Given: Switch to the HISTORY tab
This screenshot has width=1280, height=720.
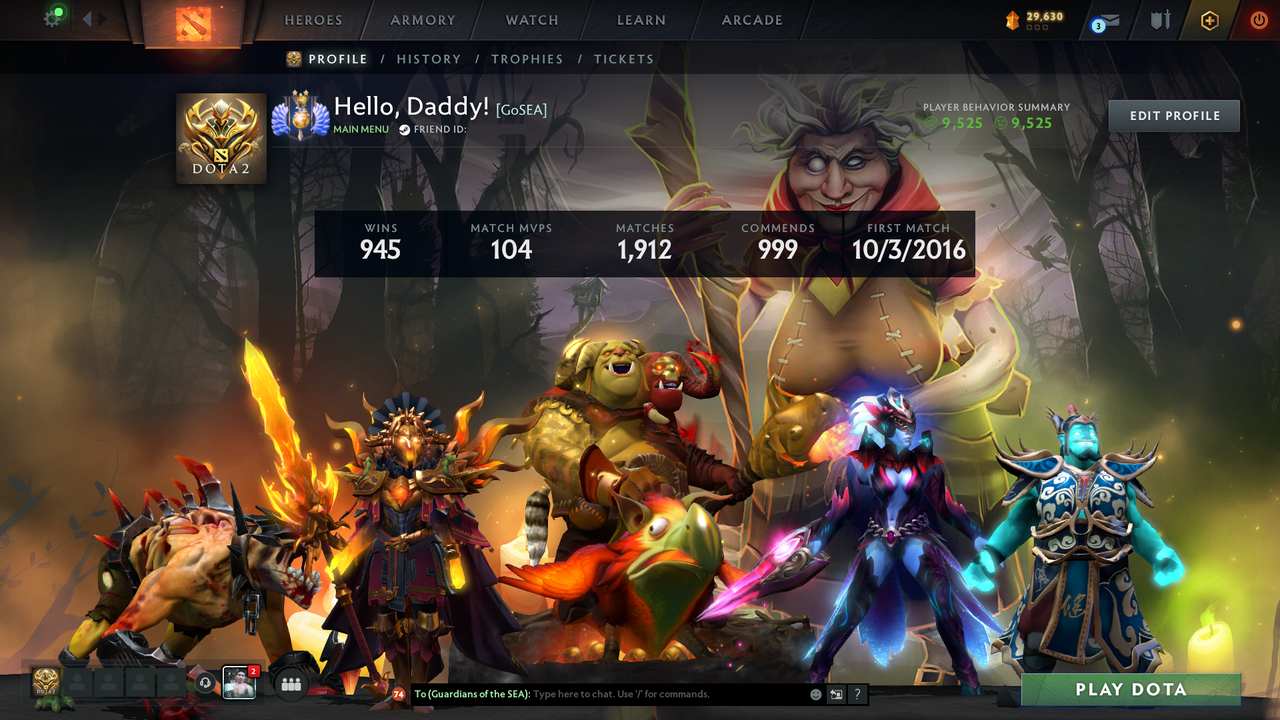Looking at the screenshot, I should point(428,59).
